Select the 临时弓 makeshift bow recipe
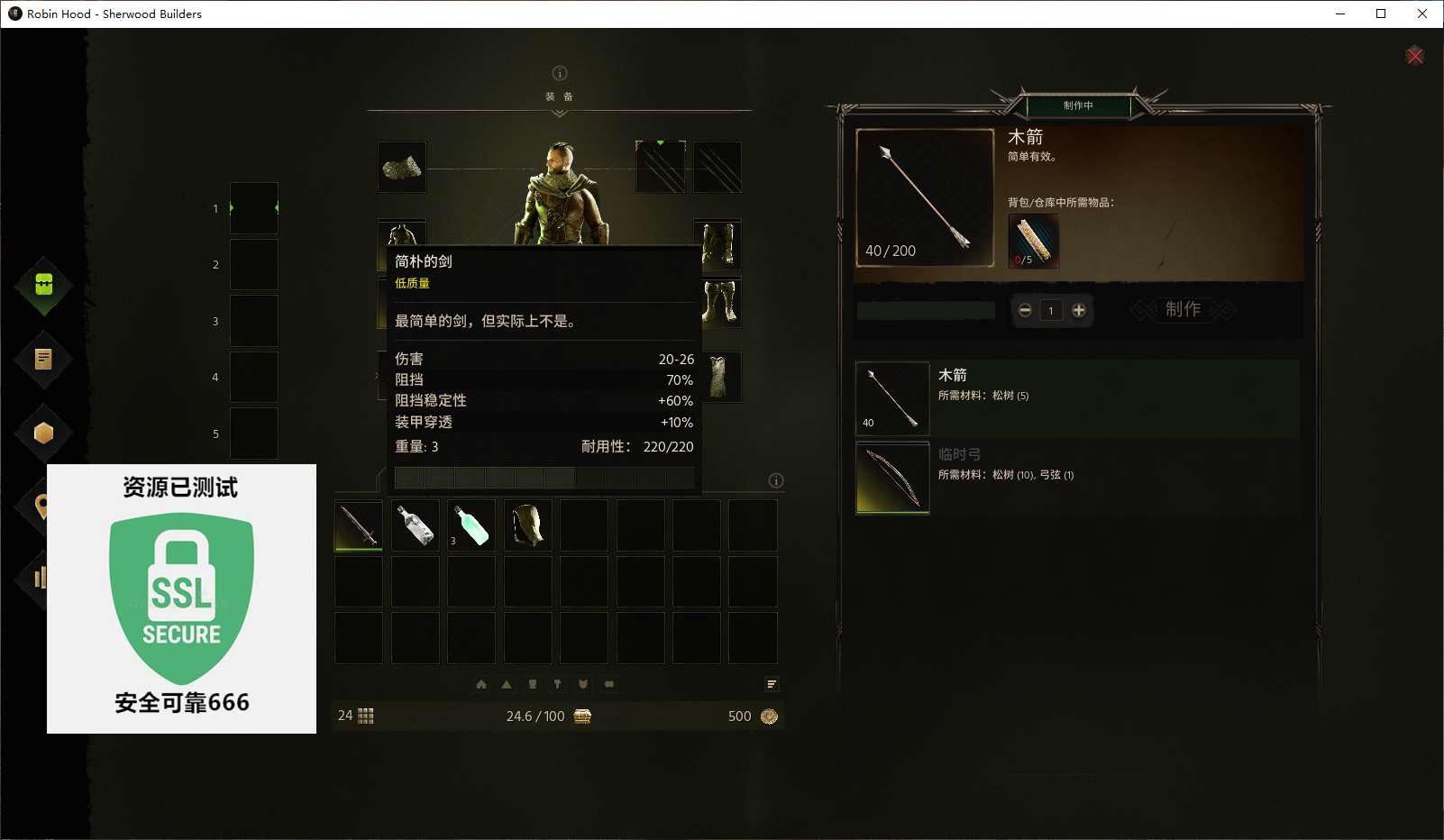This screenshot has height=840, width=1444. click(x=1076, y=478)
